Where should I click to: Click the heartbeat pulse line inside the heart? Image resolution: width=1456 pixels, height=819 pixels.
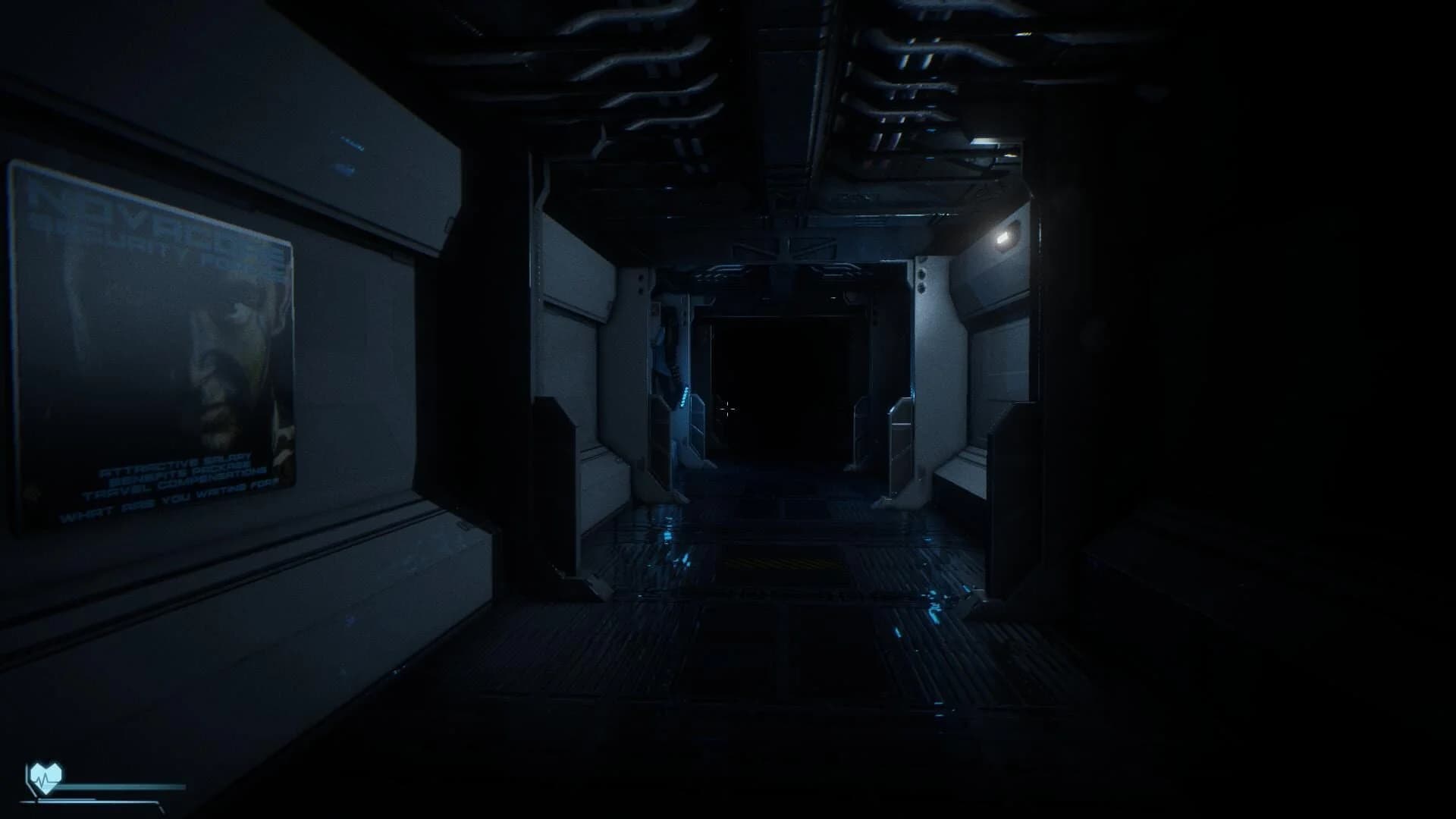[44, 779]
